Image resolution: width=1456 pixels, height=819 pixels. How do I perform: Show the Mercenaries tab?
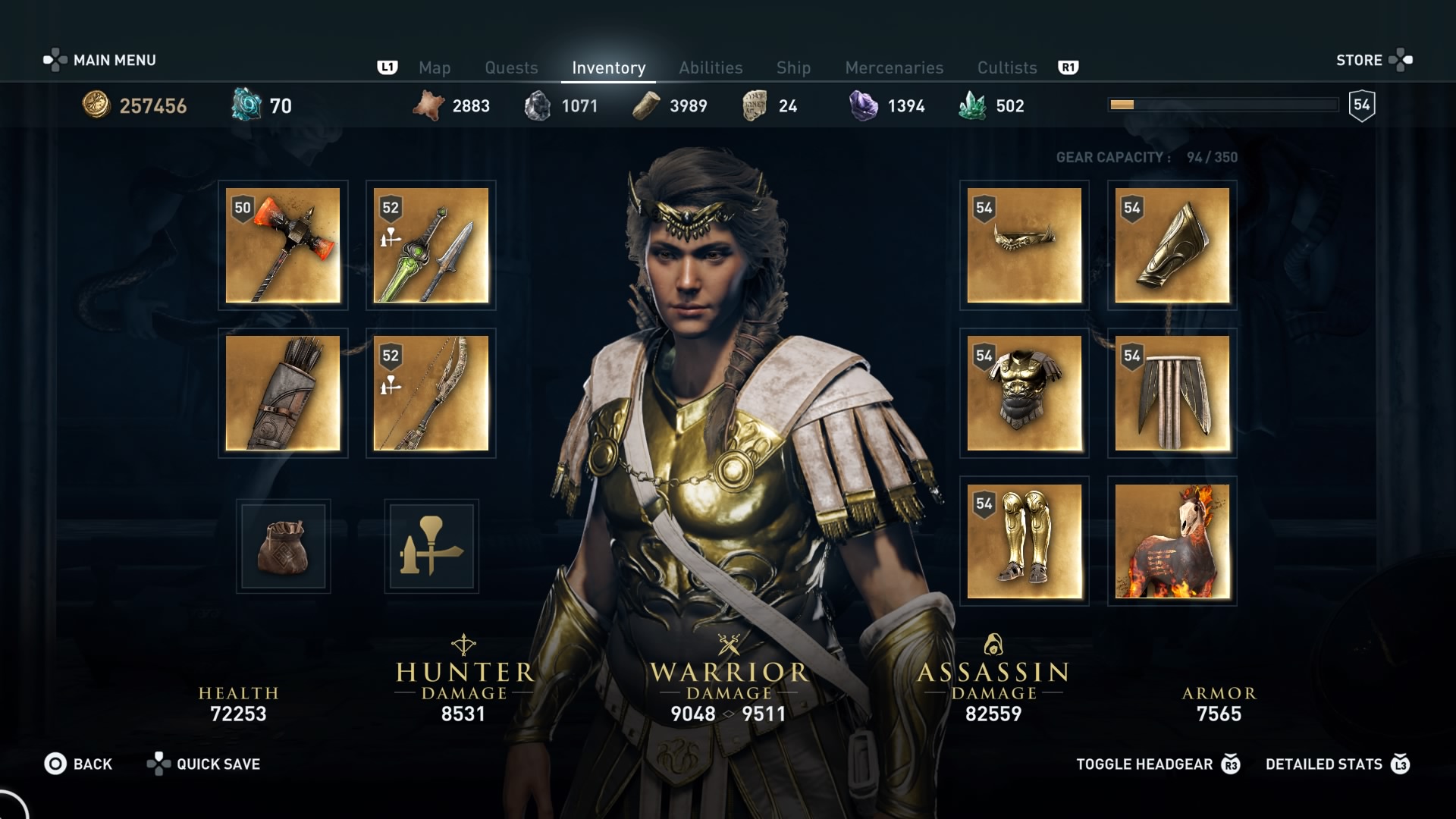[894, 67]
